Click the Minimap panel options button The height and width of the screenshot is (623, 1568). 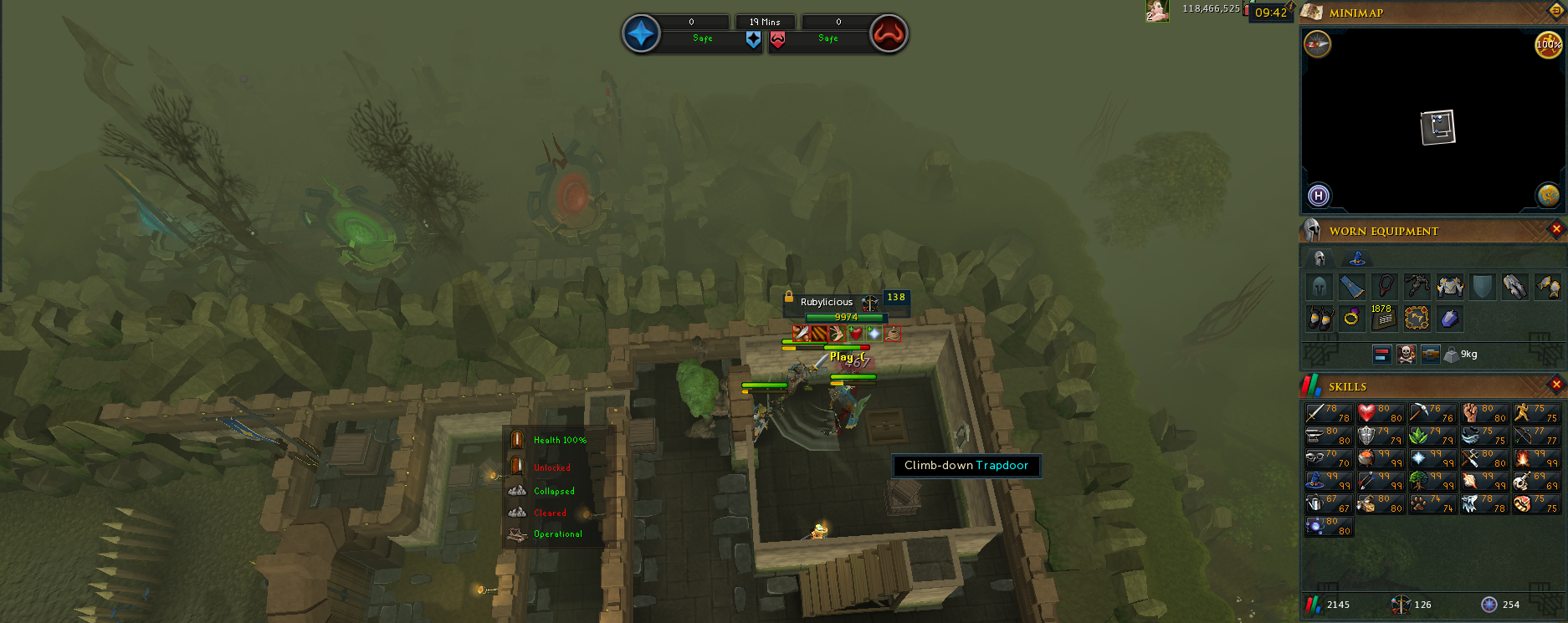click(x=1556, y=11)
